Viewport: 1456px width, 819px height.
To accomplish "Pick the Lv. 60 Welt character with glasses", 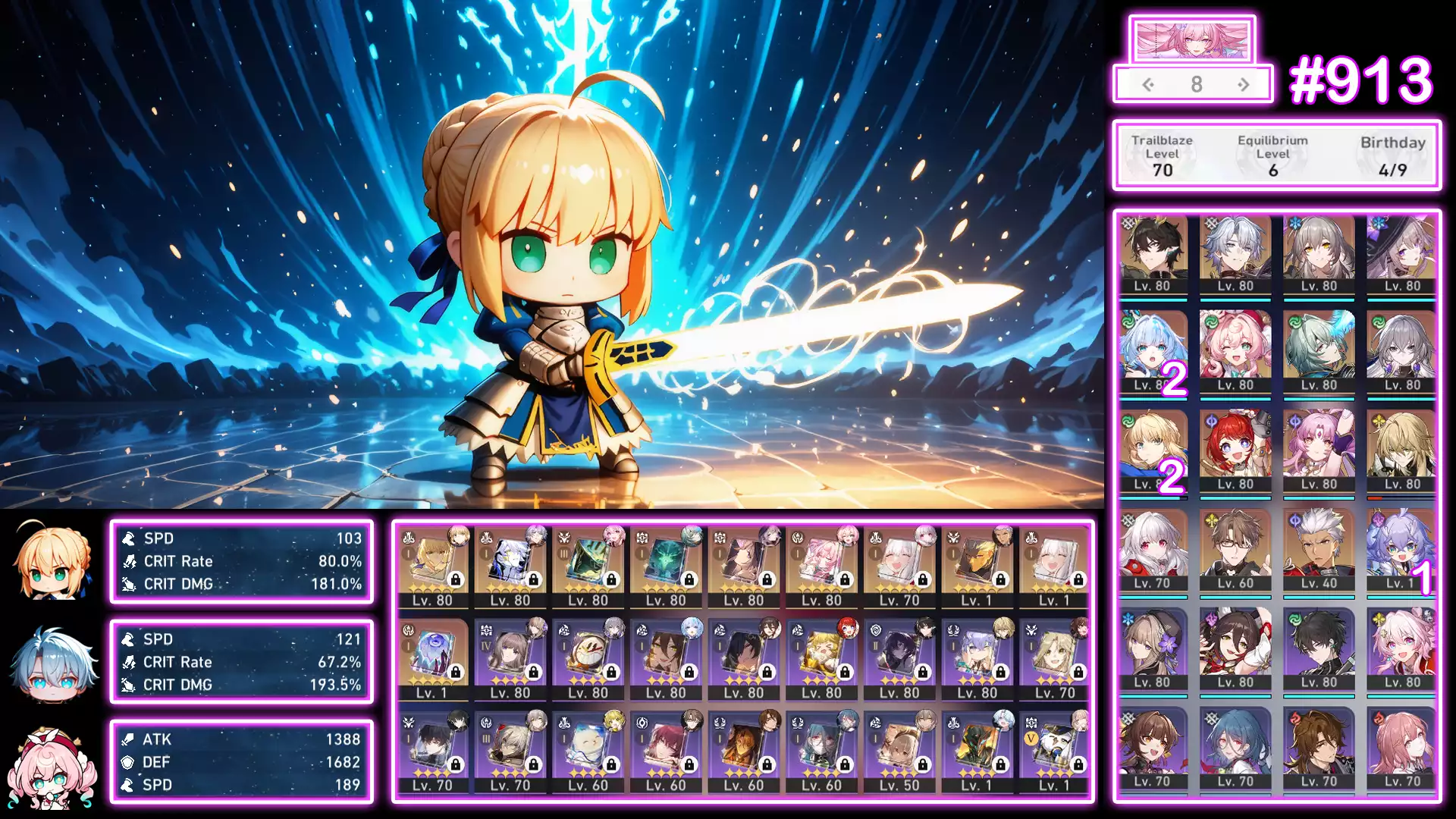I will pyautogui.click(x=1235, y=549).
